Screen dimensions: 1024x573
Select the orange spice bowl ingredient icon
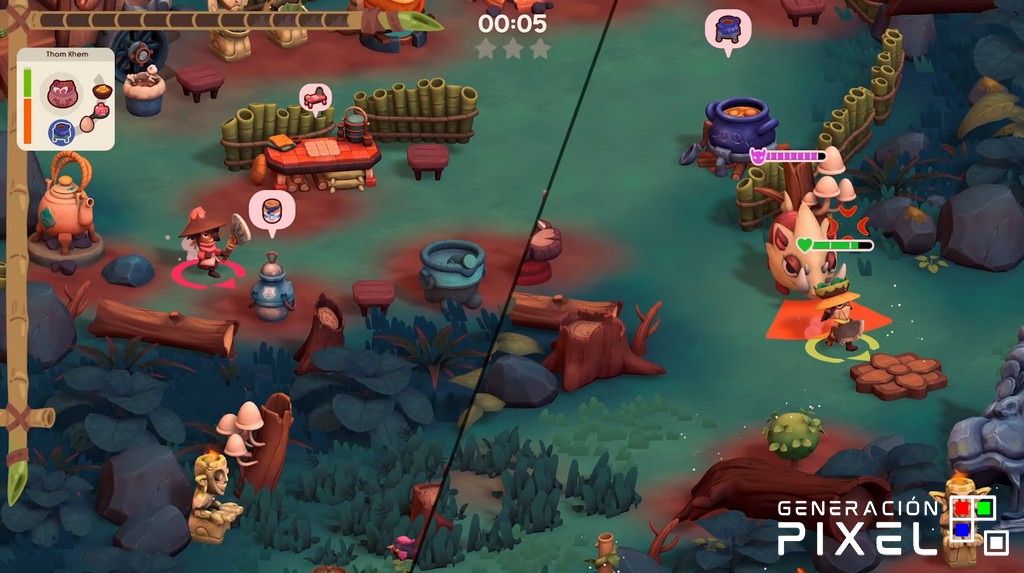coord(101,91)
